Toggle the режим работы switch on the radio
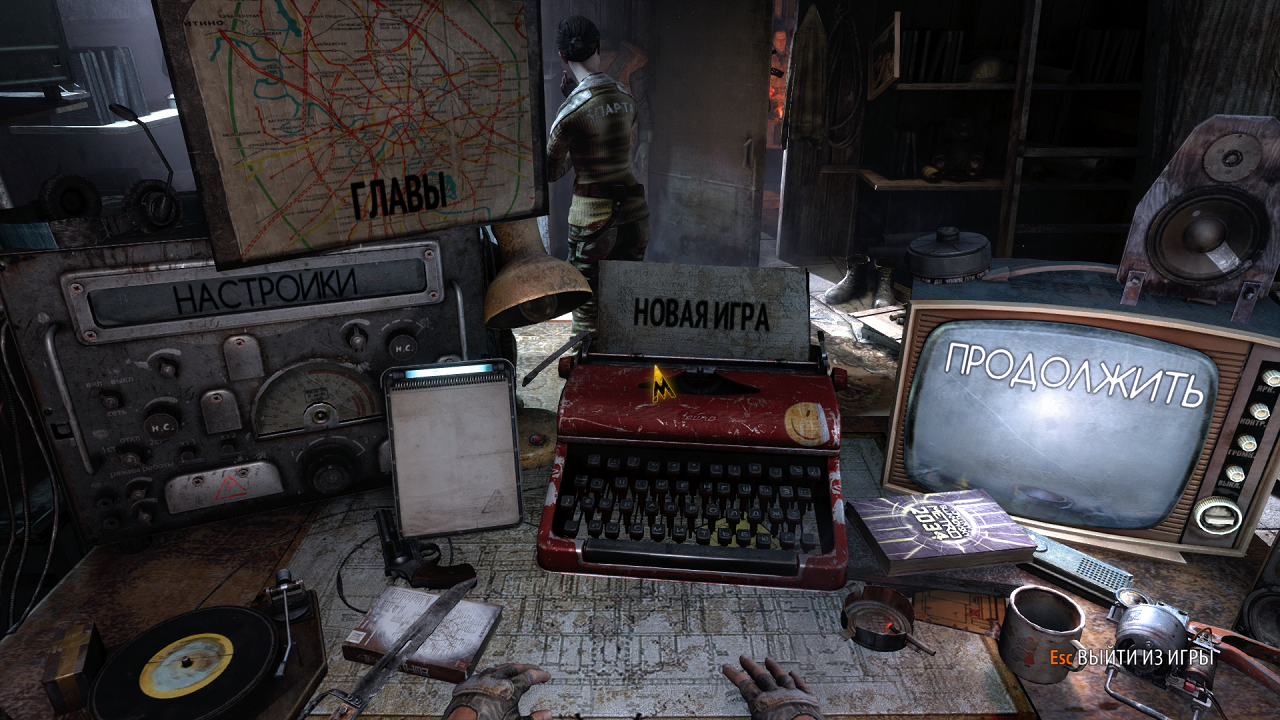Image resolution: width=1280 pixels, height=720 pixels. click(x=128, y=459)
